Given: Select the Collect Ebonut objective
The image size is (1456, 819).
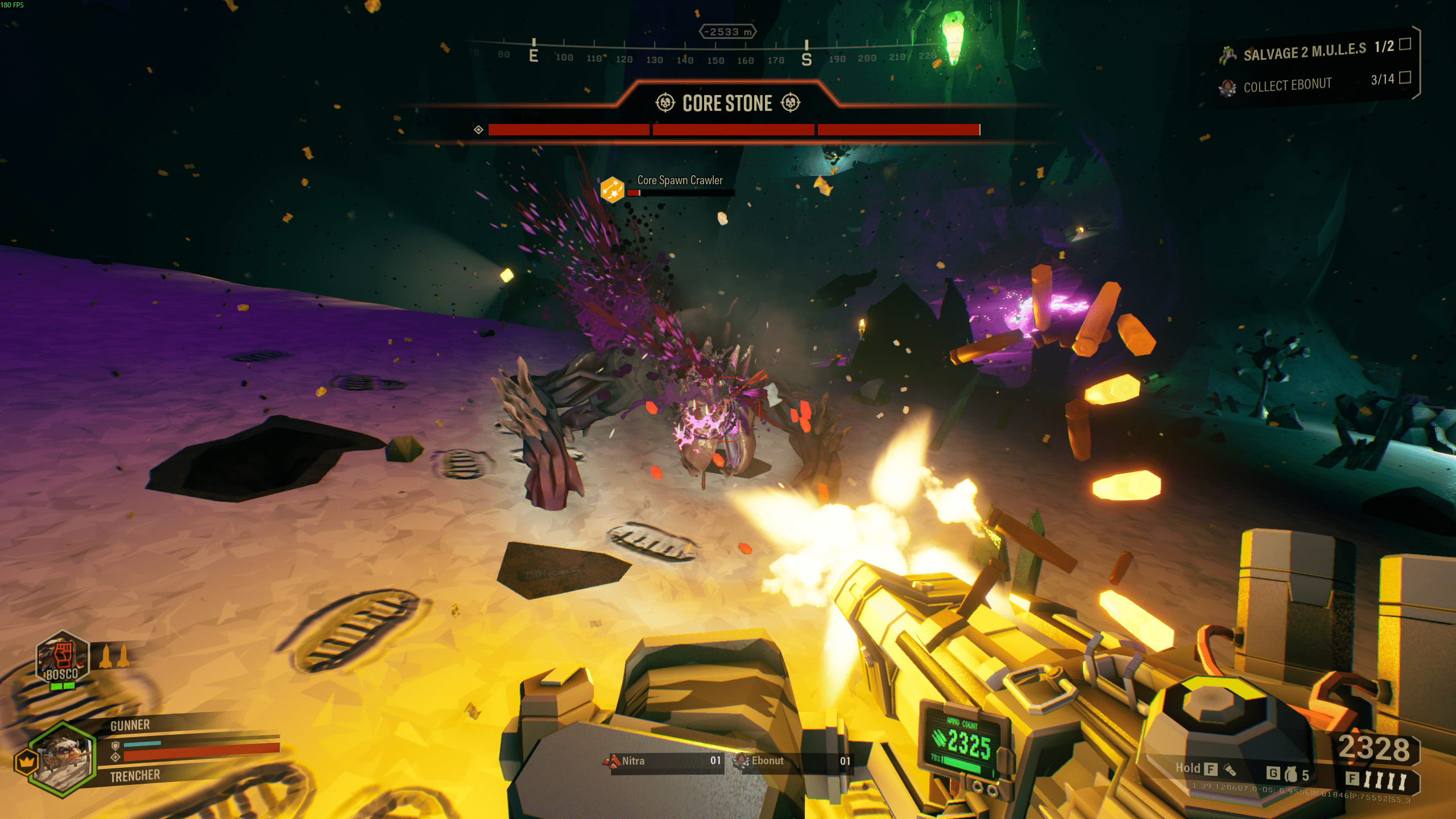Looking at the screenshot, I should (x=1287, y=85).
